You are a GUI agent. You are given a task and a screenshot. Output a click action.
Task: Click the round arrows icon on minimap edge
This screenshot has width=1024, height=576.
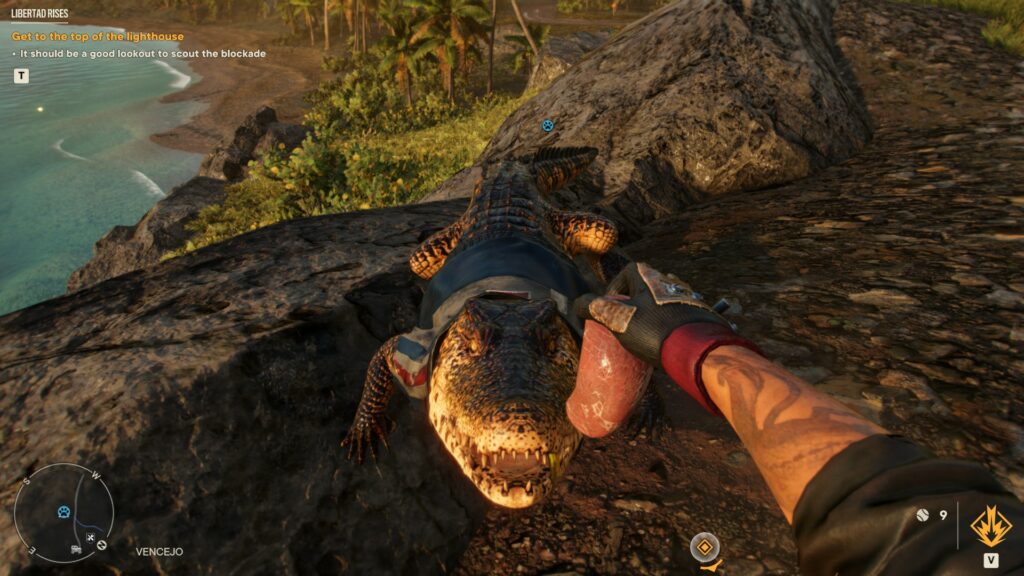click(101, 545)
